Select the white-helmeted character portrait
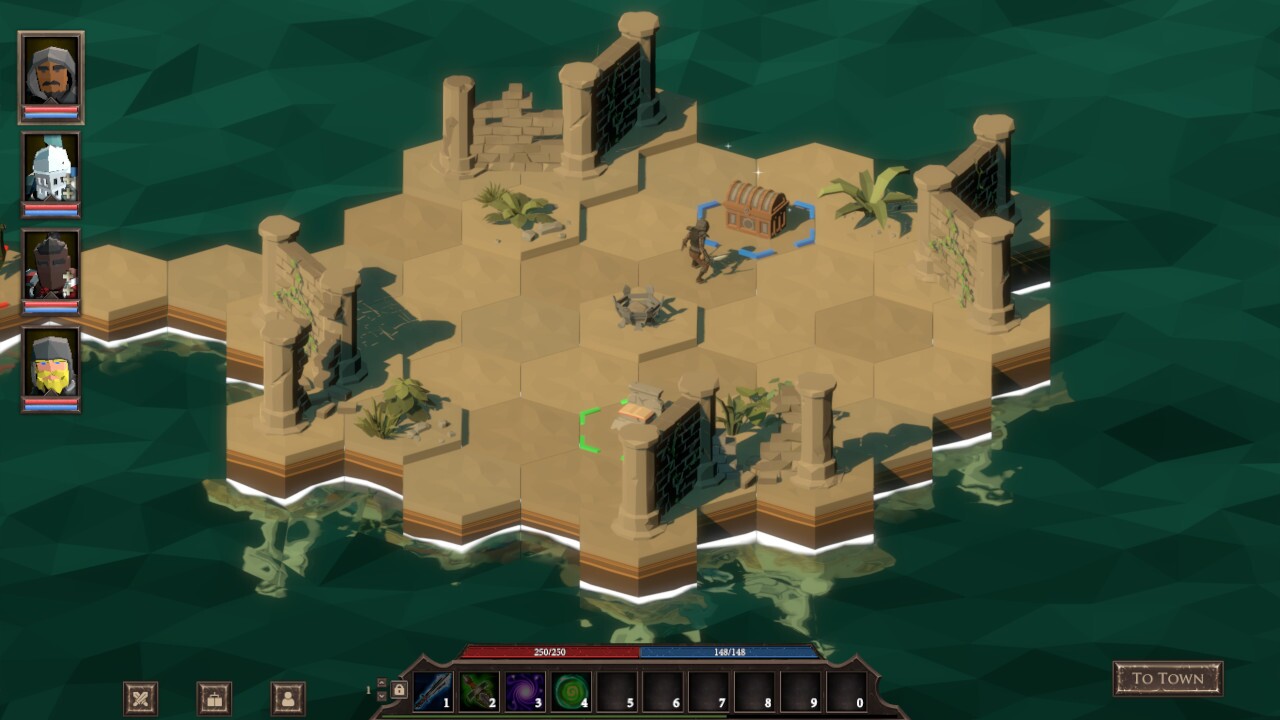 49,172
